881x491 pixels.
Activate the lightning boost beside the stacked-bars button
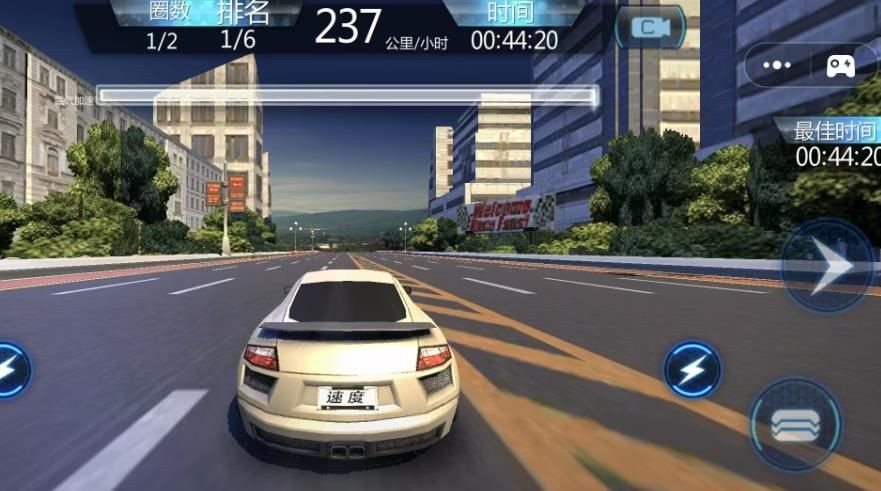(x=692, y=370)
